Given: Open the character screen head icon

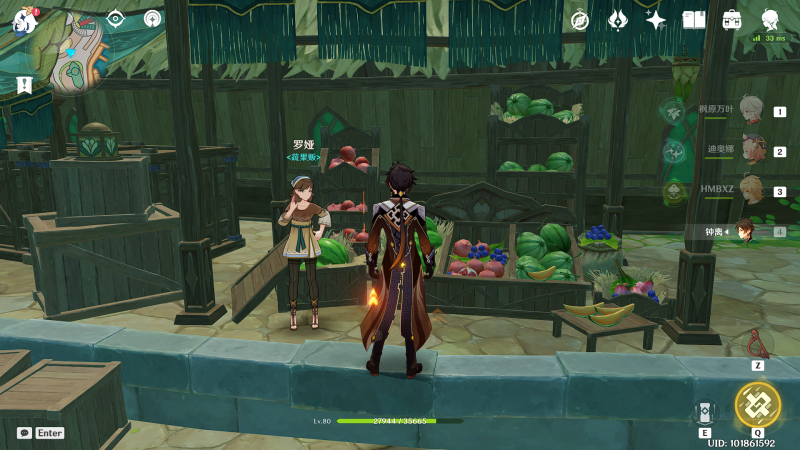Looking at the screenshot, I should click(770, 20).
